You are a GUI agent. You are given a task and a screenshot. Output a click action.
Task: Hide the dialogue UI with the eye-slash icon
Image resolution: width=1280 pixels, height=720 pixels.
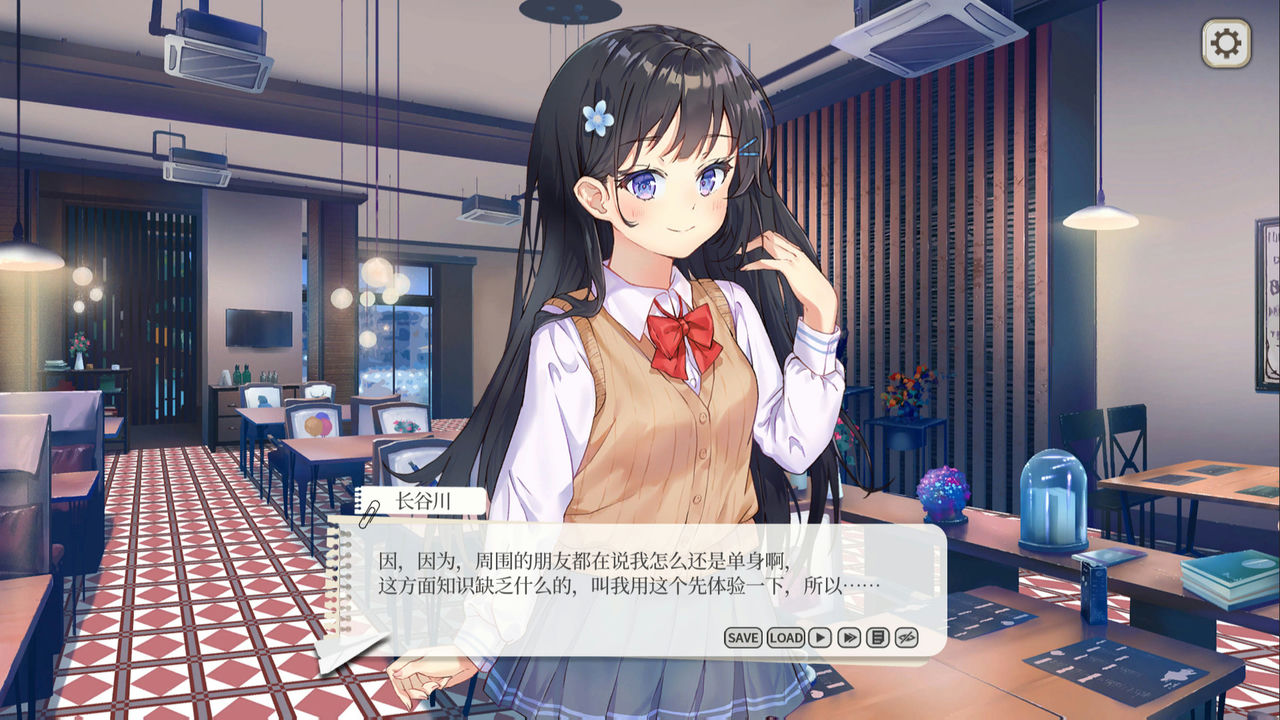tap(905, 636)
